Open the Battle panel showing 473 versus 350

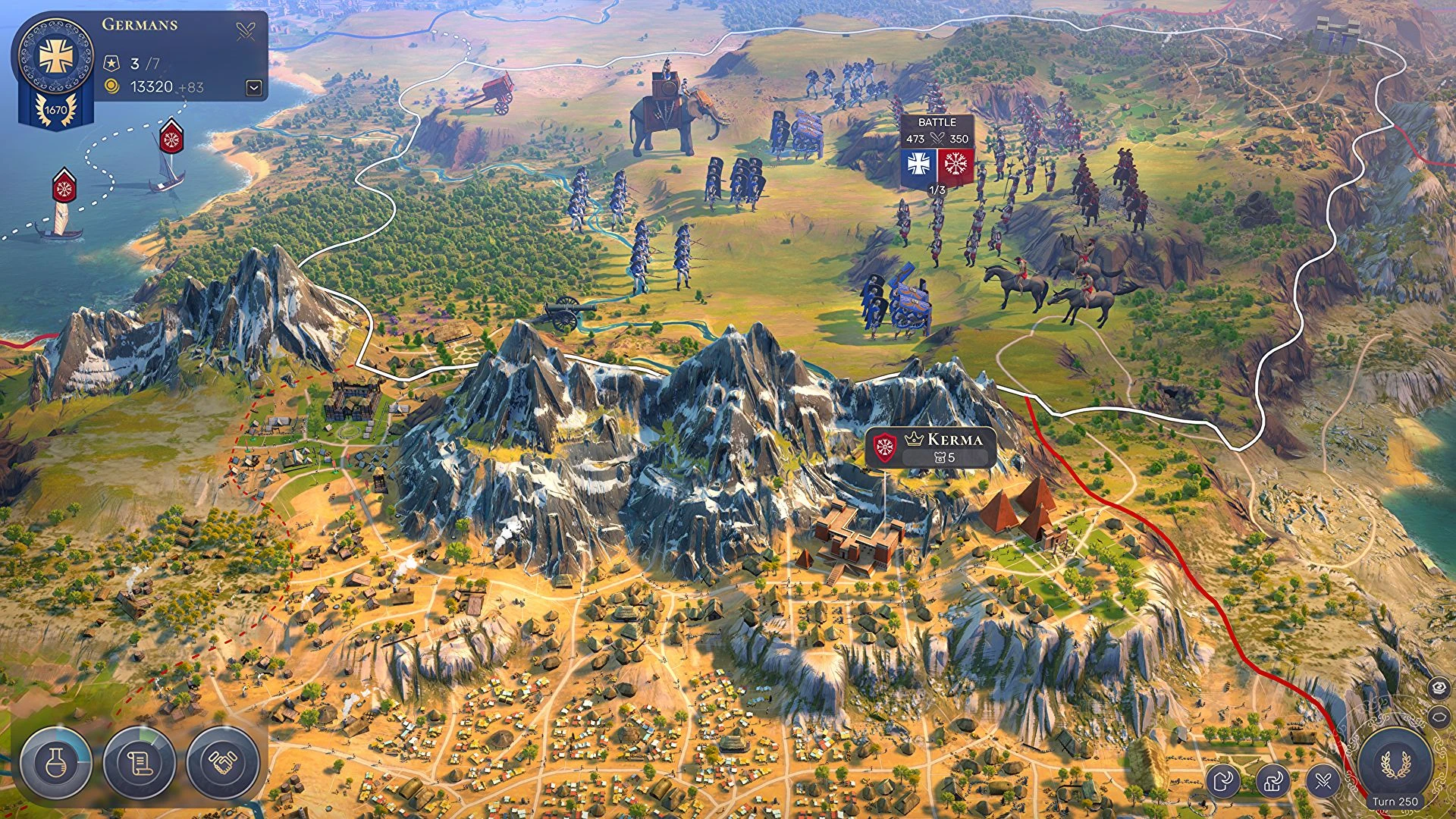tap(936, 130)
